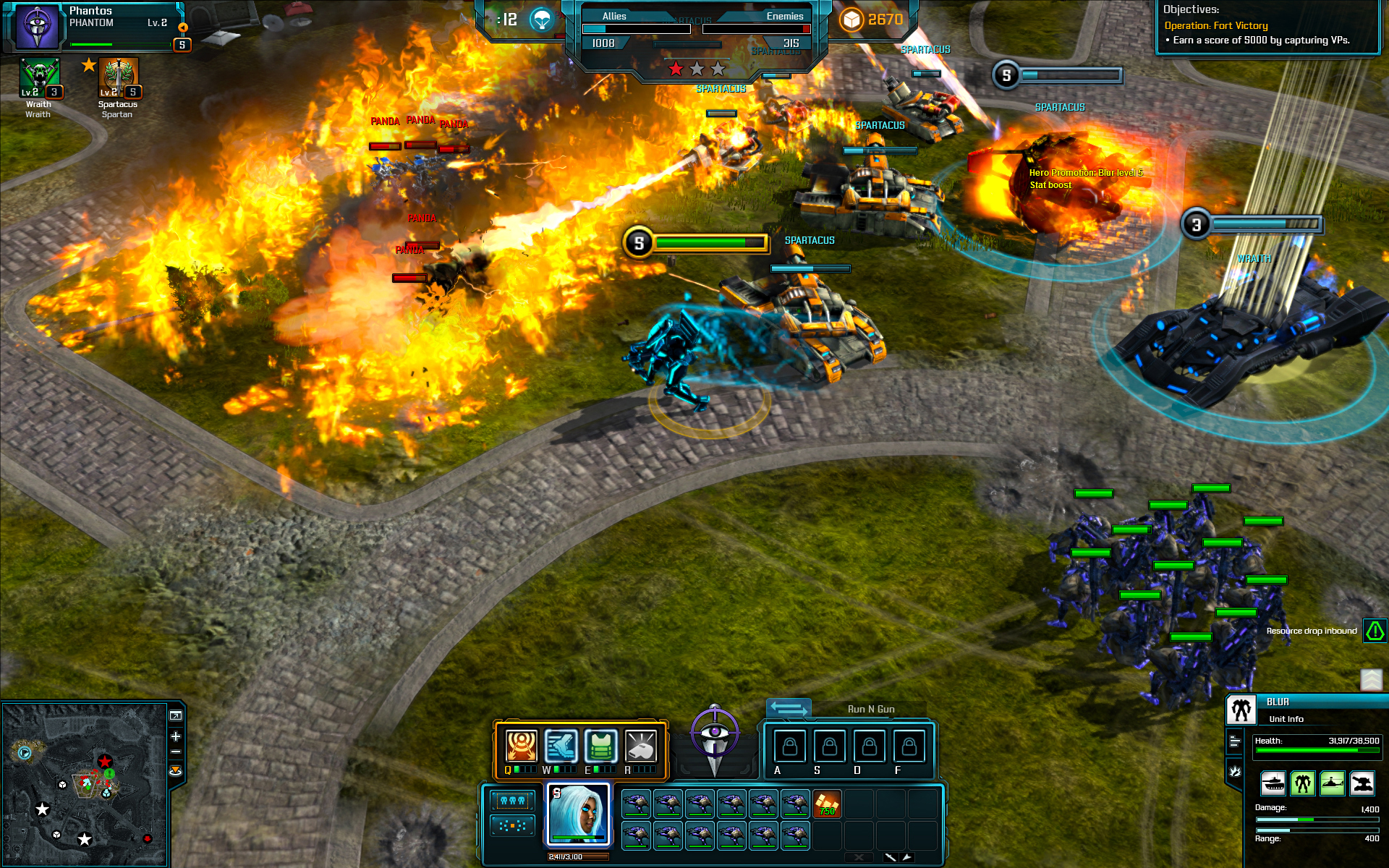This screenshot has height=868, width=1389.
Task: Expand the minimap with the pop-out icon
Action: [175, 716]
